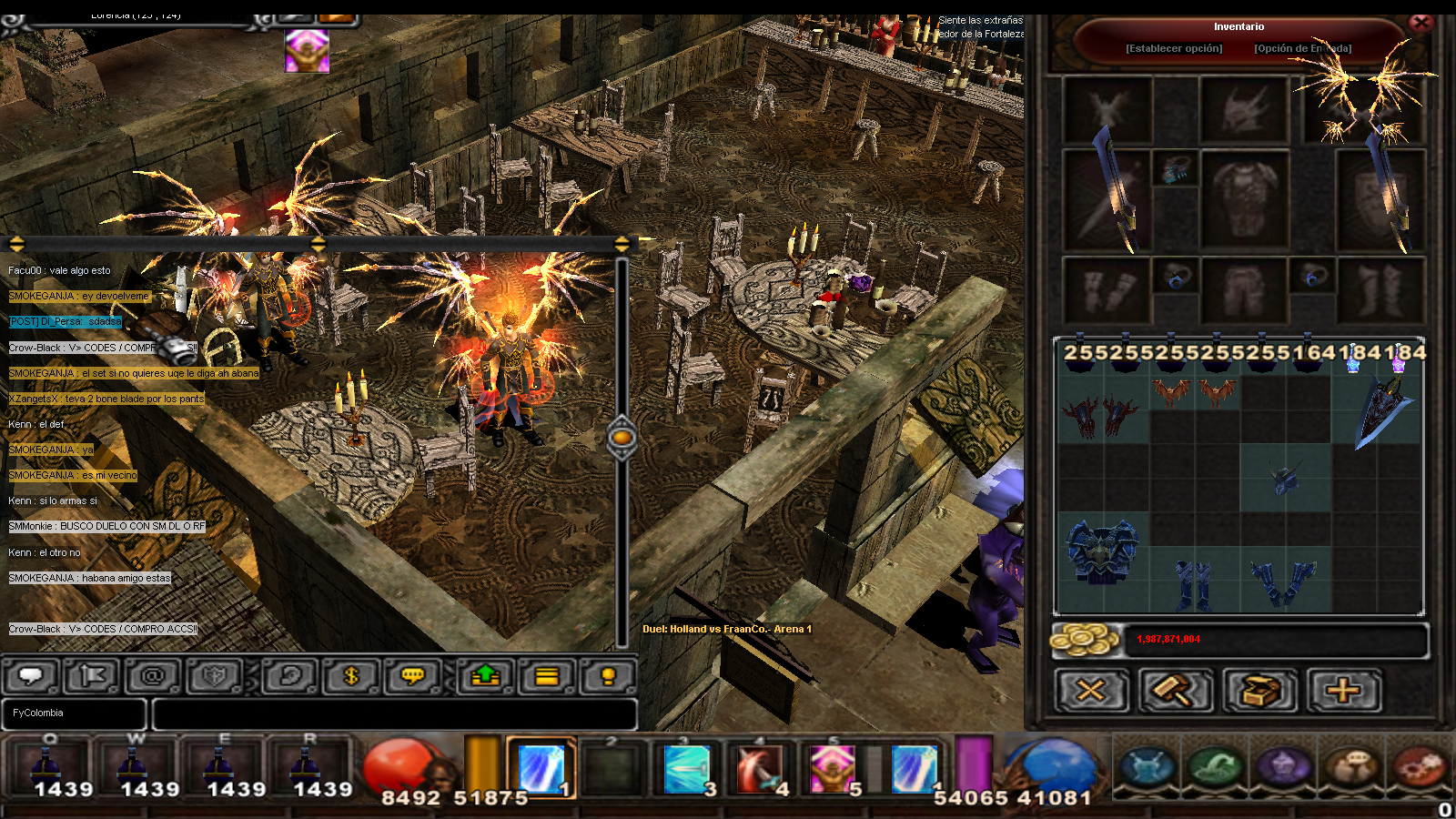Select the blue boots in inventory

[x=1193, y=583]
